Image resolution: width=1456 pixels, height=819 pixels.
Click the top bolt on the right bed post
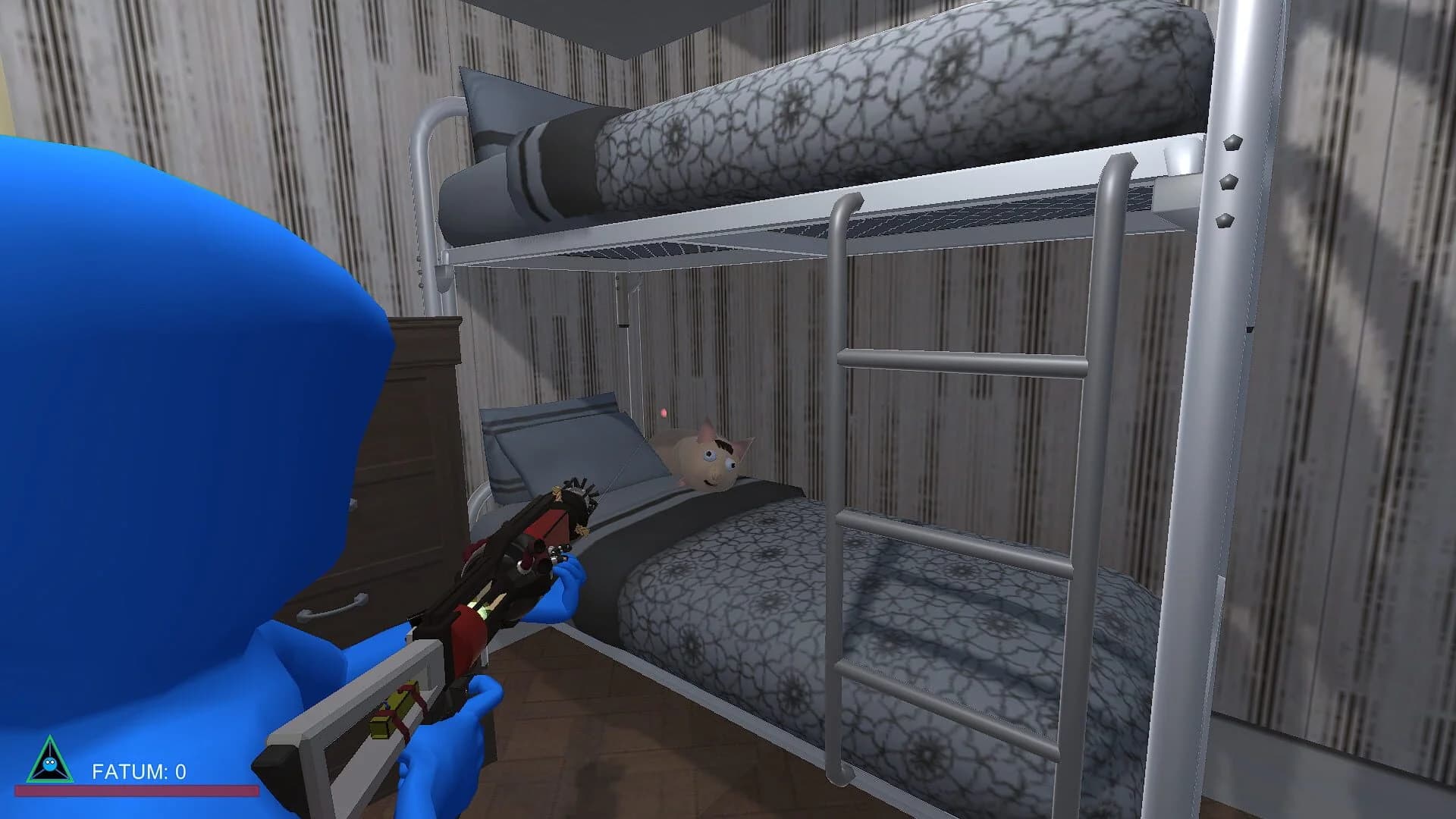tap(1232, 143)
